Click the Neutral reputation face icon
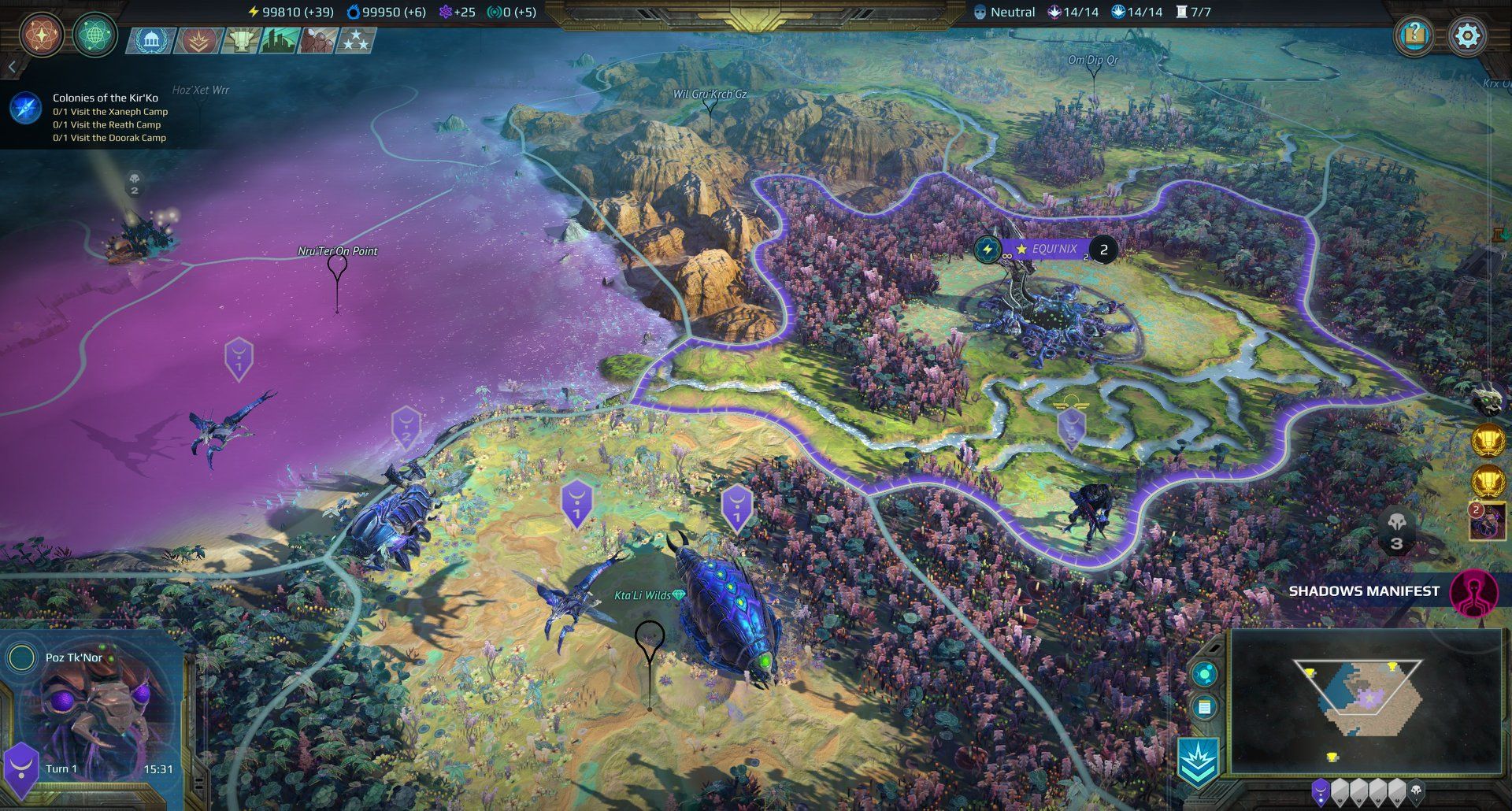 click(979, 11)
